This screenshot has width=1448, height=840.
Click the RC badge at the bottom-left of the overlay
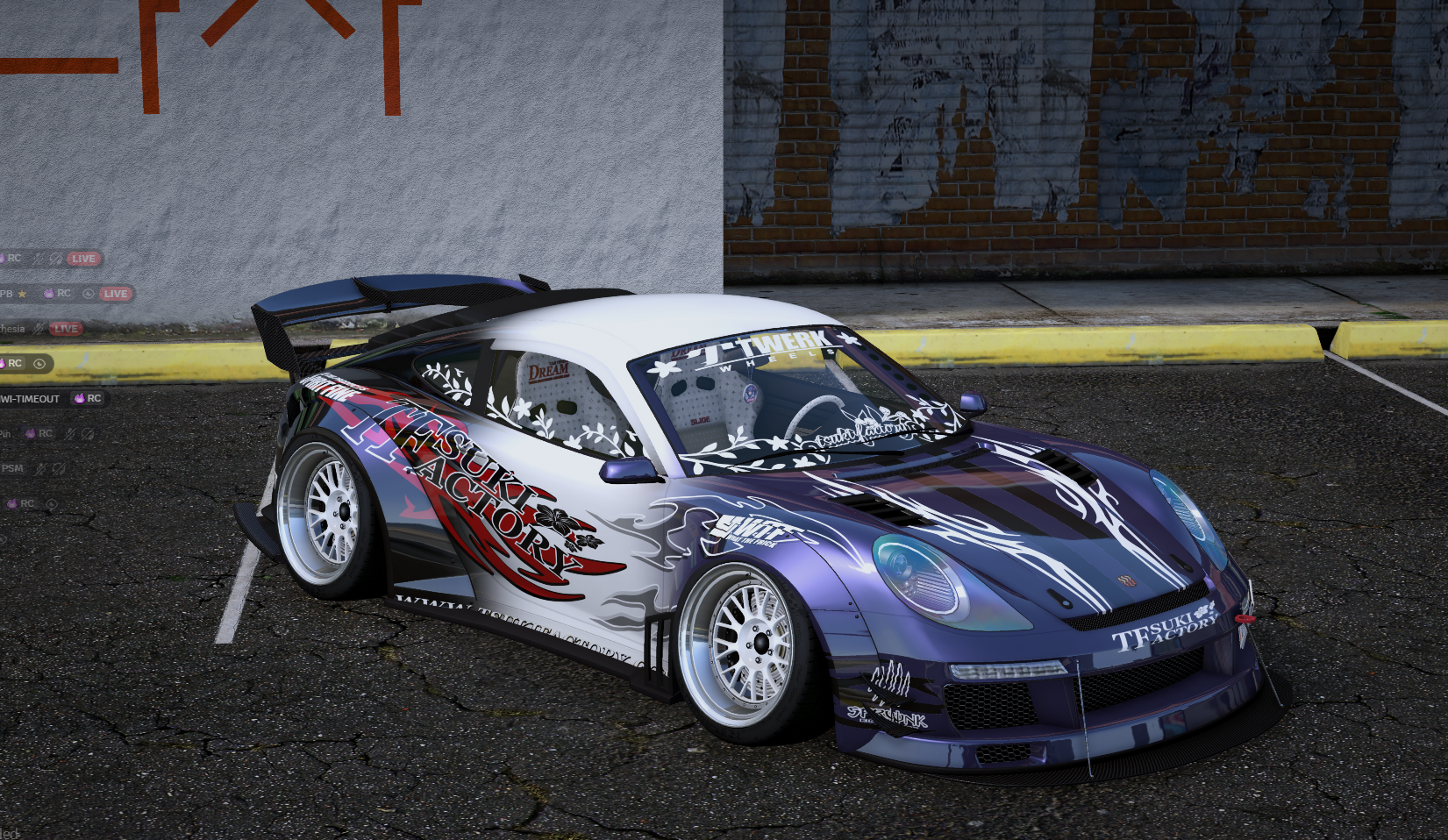tap(26, 503)
